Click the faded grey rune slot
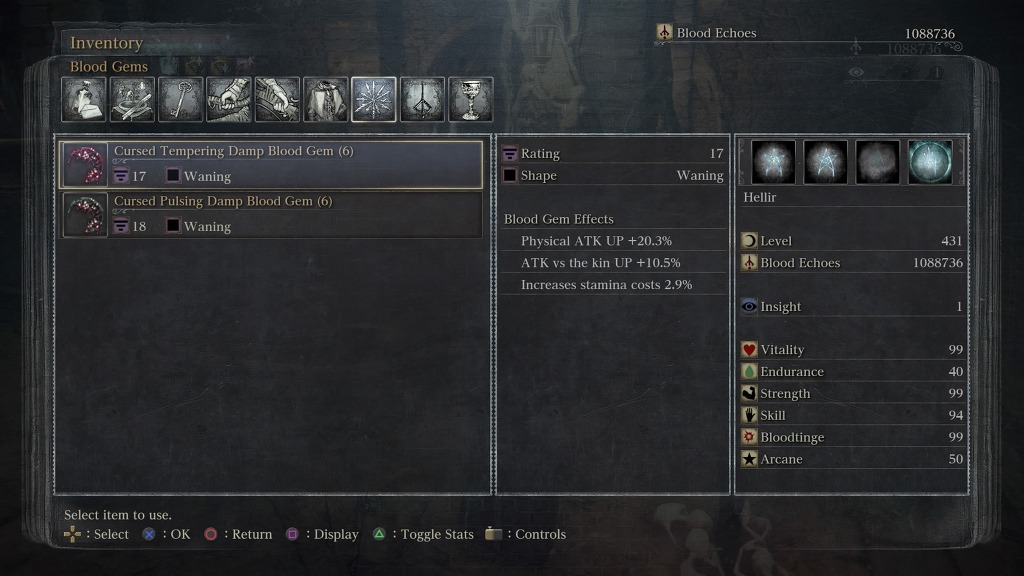 pyautogui.click(x=878, y=162)
